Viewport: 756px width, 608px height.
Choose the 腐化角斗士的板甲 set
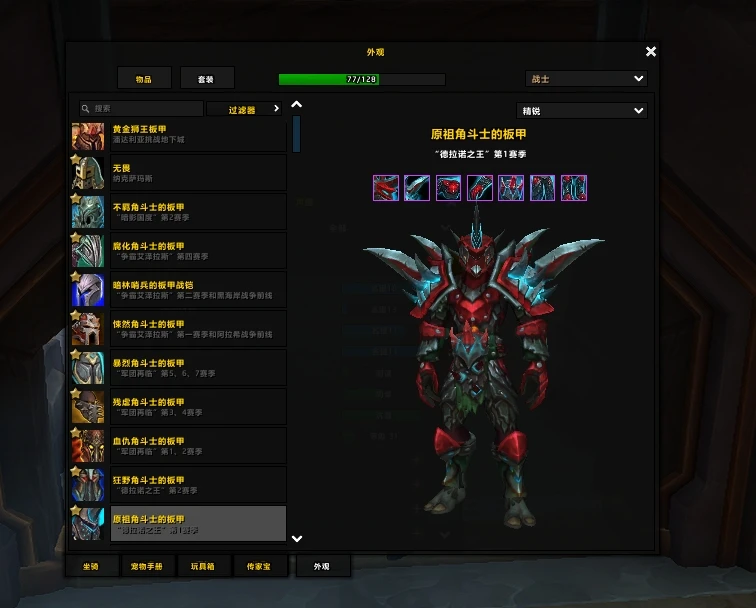pyautogui.click(x=178, y=251)
